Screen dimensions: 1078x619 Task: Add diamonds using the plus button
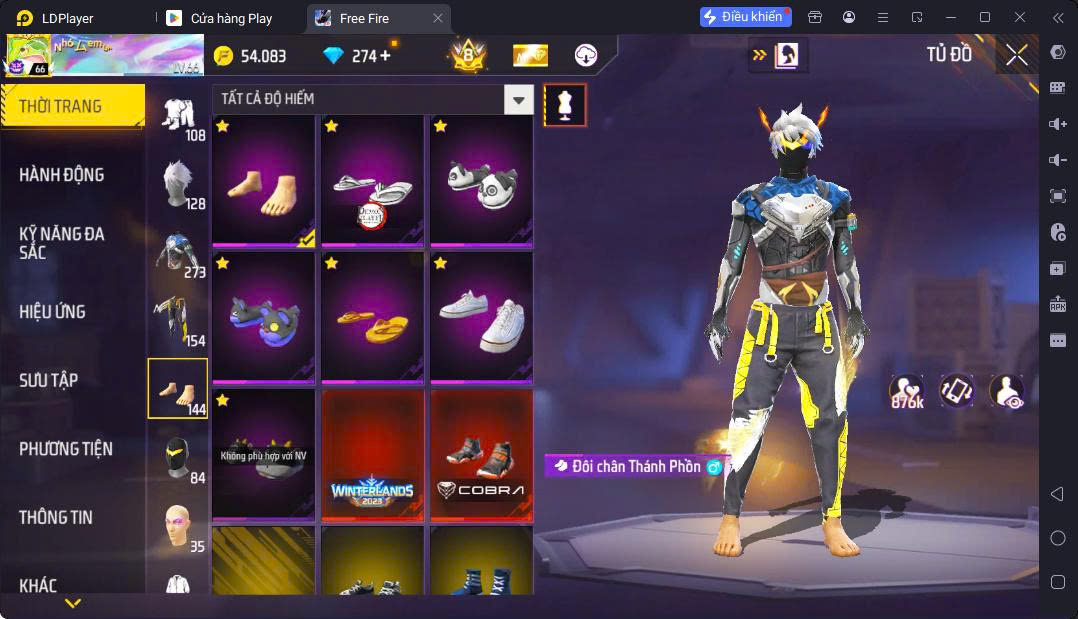[x=384, y=56]
